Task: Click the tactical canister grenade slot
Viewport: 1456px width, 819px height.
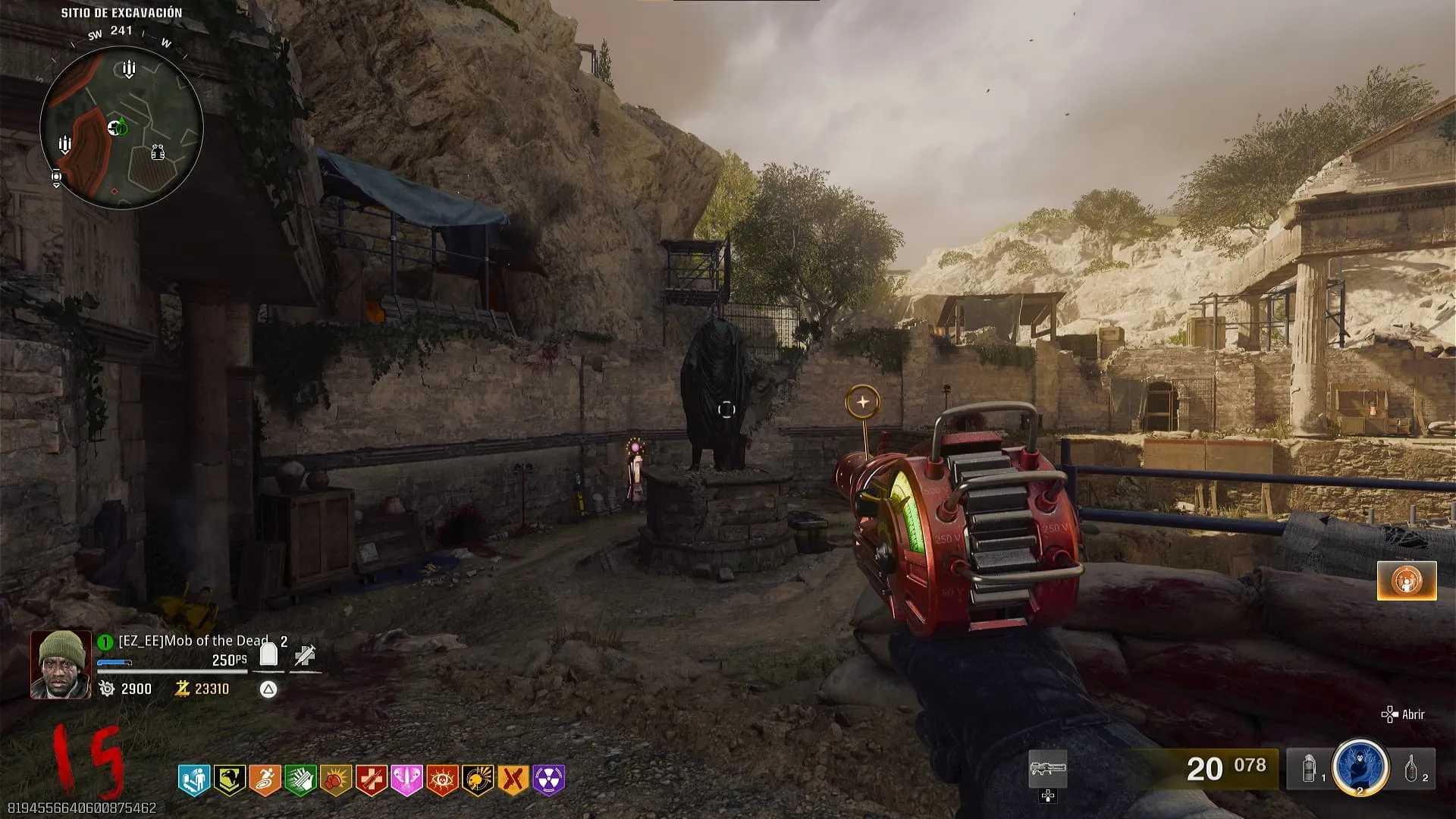Action: click(x=1310, y=770)
